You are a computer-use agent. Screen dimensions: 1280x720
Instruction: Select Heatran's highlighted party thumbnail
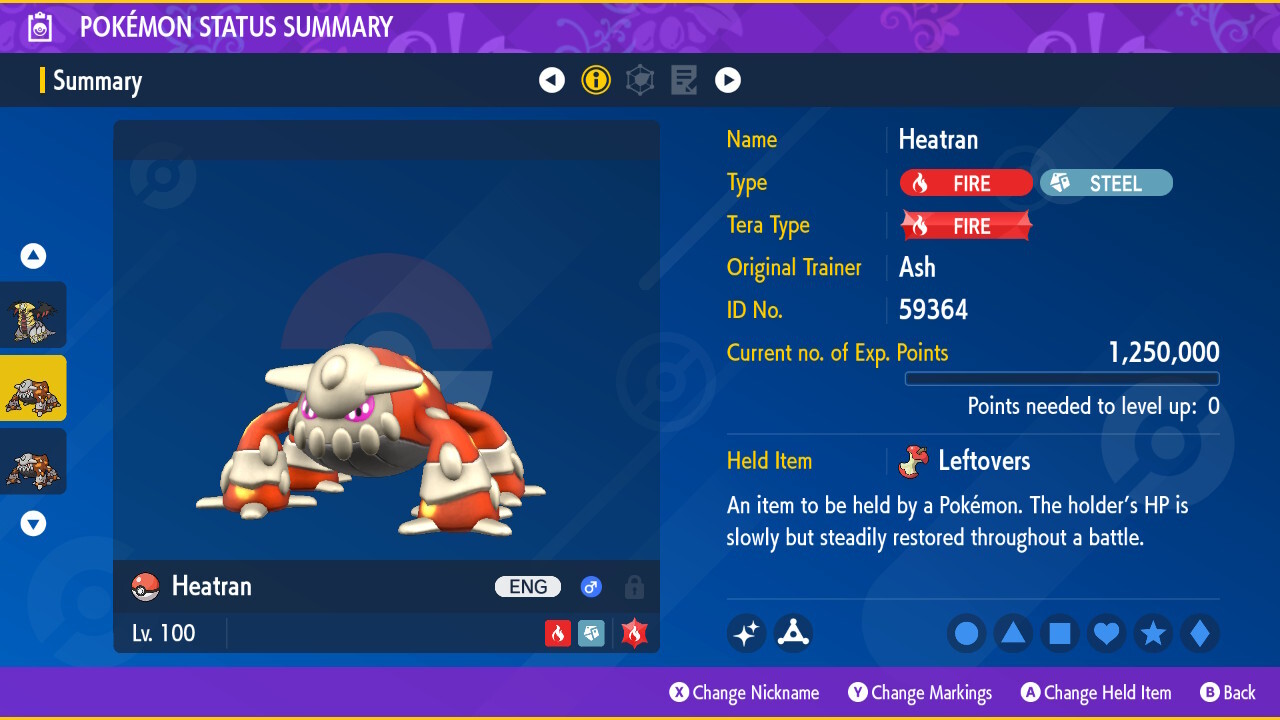point(33,388)
